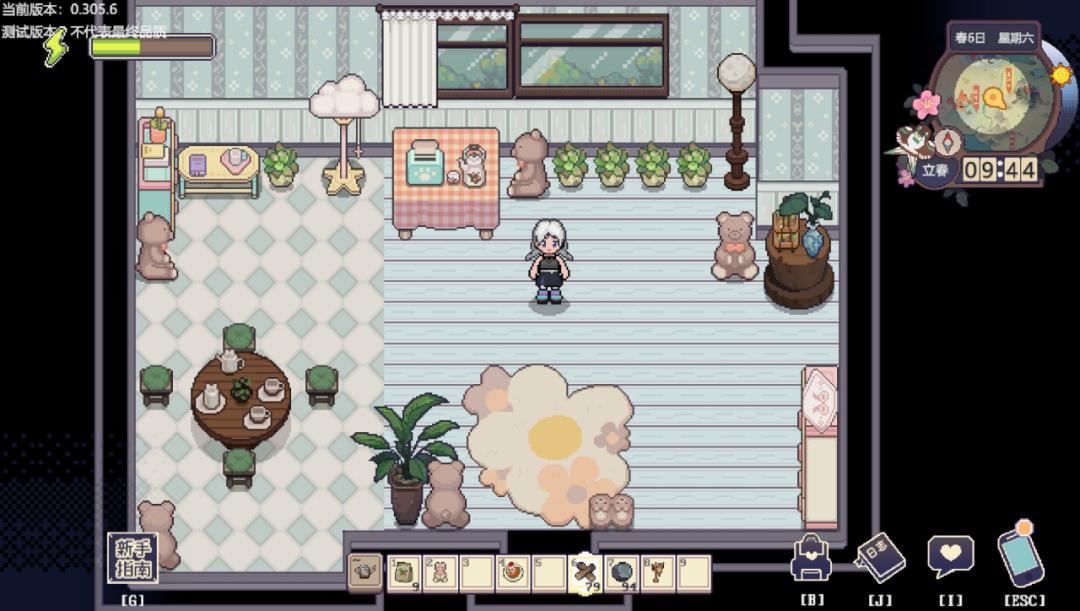Select the cooked dish plate slot
The width and height of the screenshot is (1080, 611).
[x=513, y=573]
